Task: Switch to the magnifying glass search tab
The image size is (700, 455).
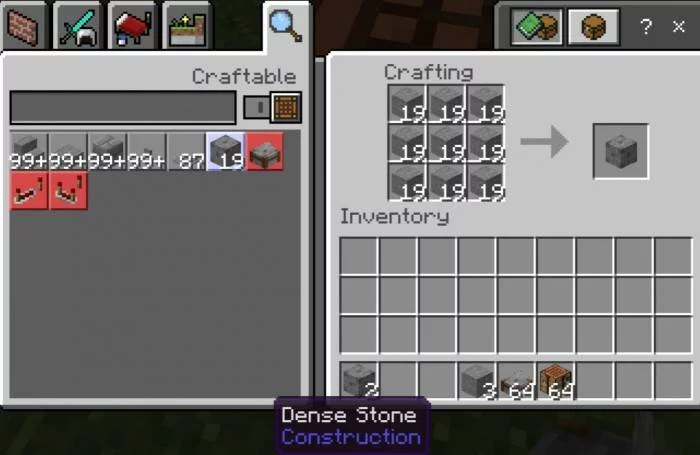Action: 285,26
